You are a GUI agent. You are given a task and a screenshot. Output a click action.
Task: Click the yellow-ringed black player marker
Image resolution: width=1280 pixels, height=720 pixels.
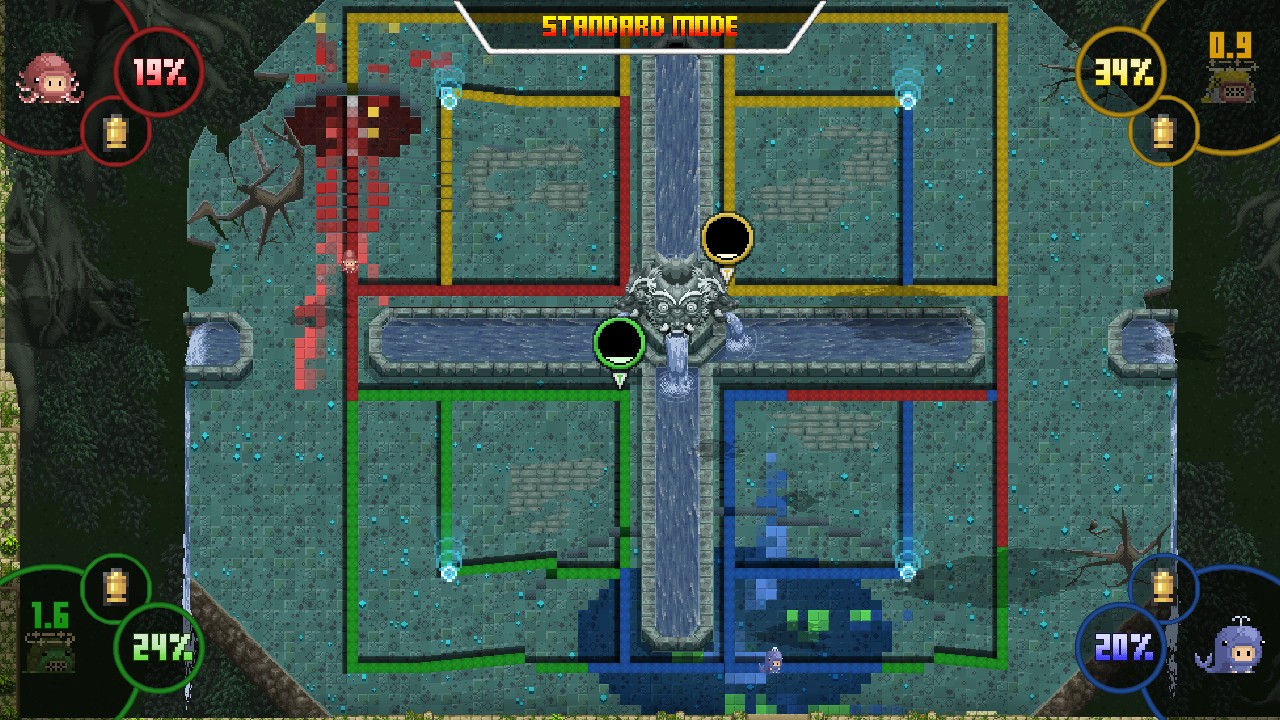tap(727, 238)
